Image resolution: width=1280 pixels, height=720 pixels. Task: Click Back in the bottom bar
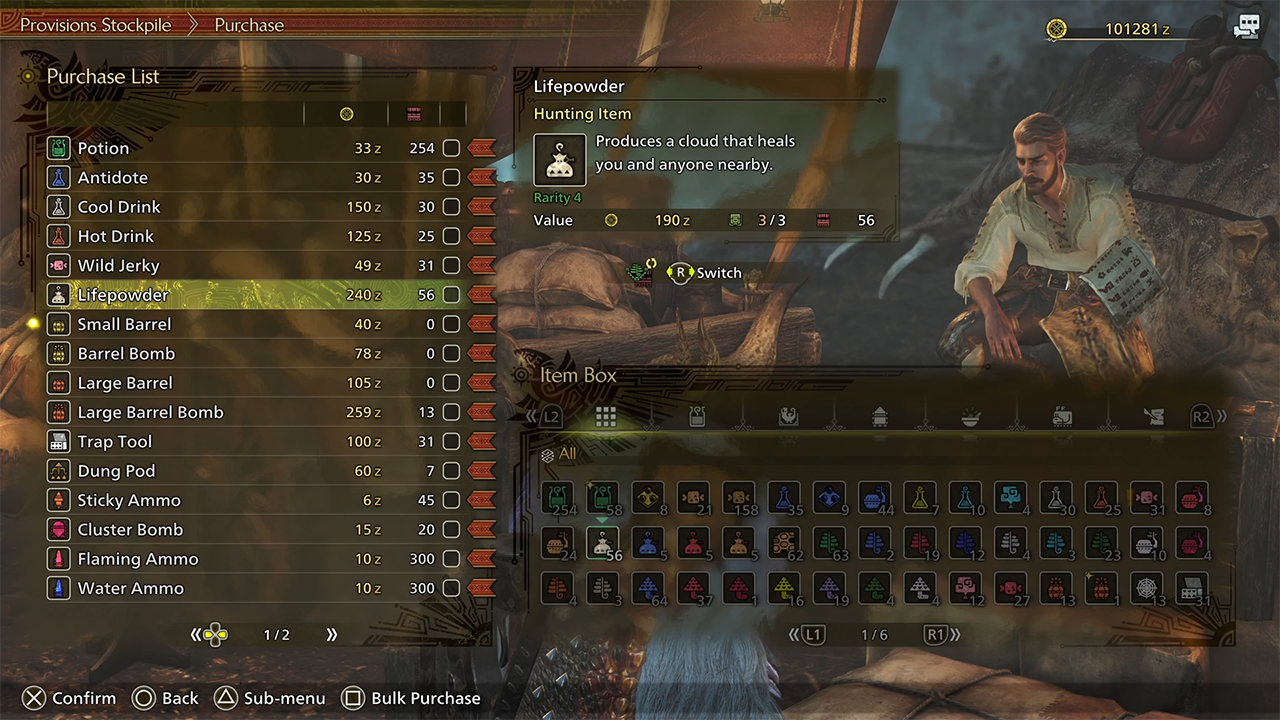[x=166, y=698]
